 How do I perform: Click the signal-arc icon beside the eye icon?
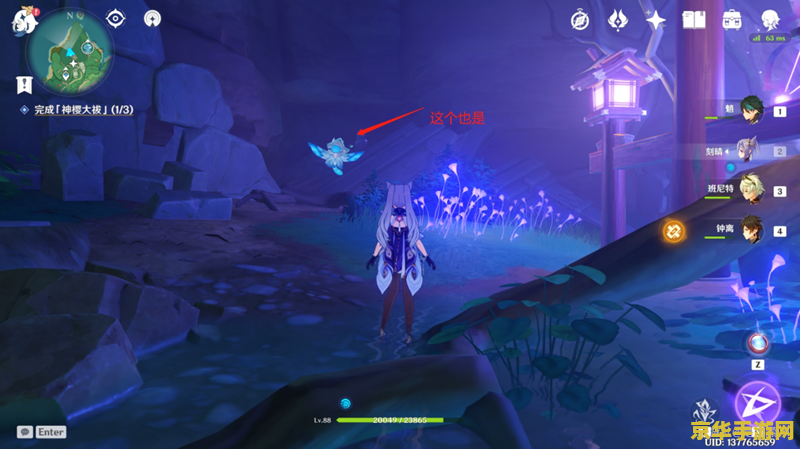(152, 18)
